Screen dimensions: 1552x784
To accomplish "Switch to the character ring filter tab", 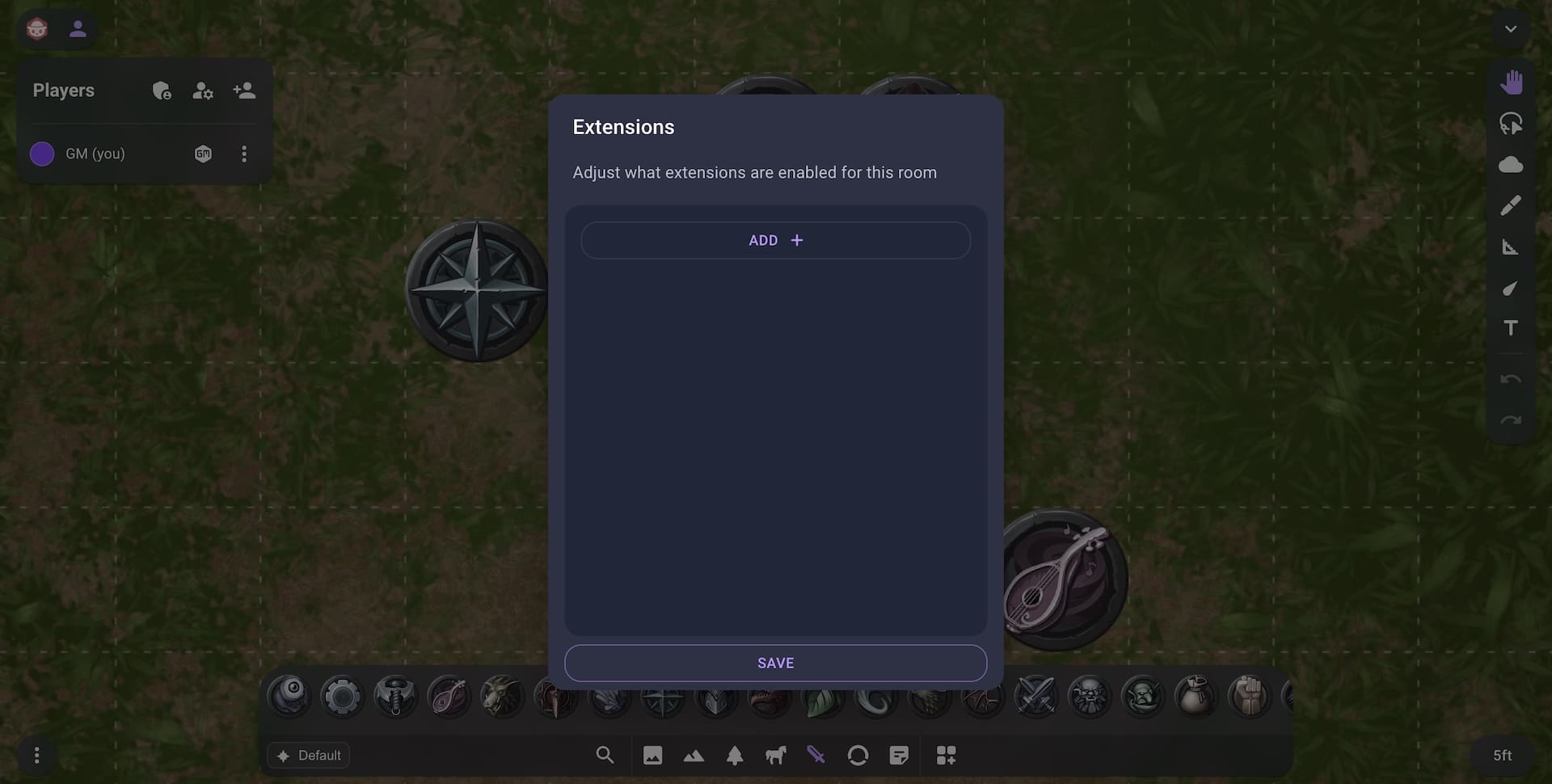I will 858,755.
